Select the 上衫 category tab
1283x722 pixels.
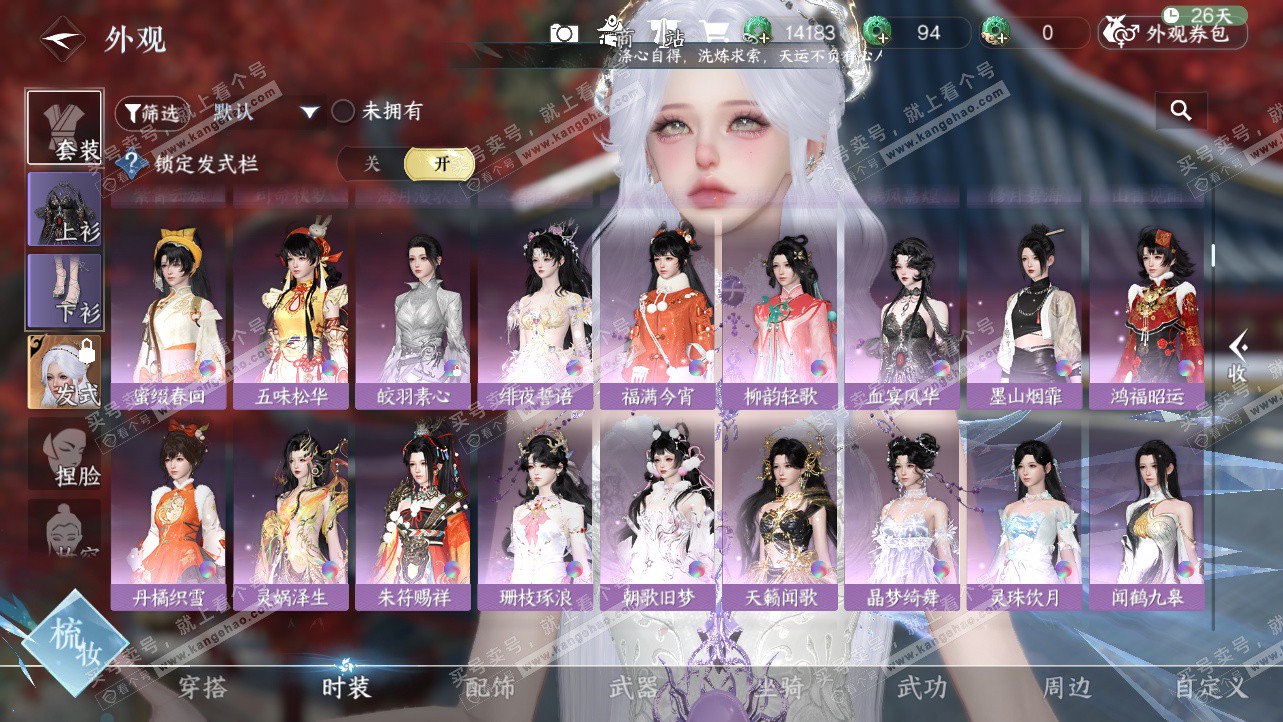[64, 209]
